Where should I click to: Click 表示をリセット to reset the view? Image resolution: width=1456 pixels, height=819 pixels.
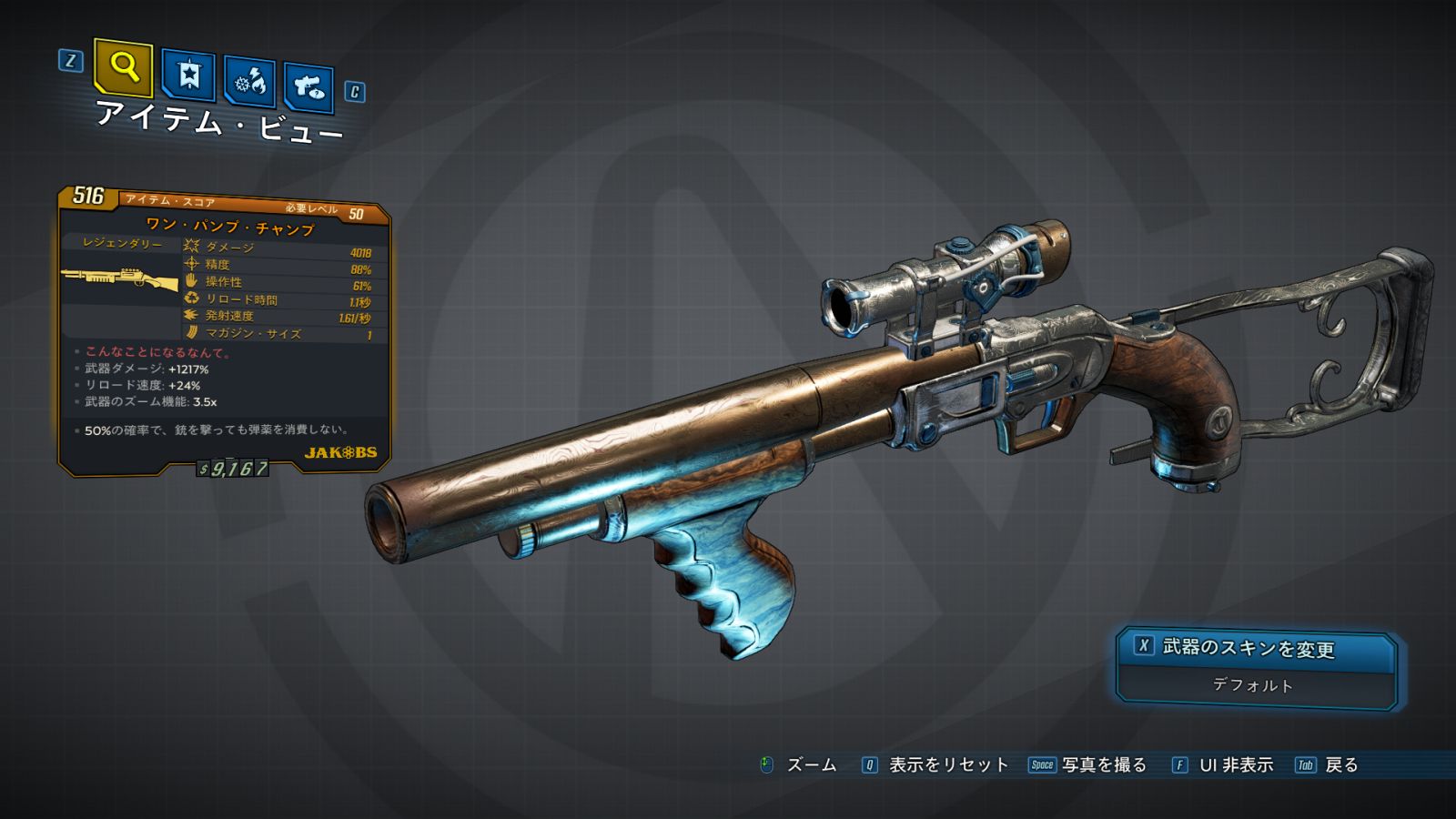point(947,765)
